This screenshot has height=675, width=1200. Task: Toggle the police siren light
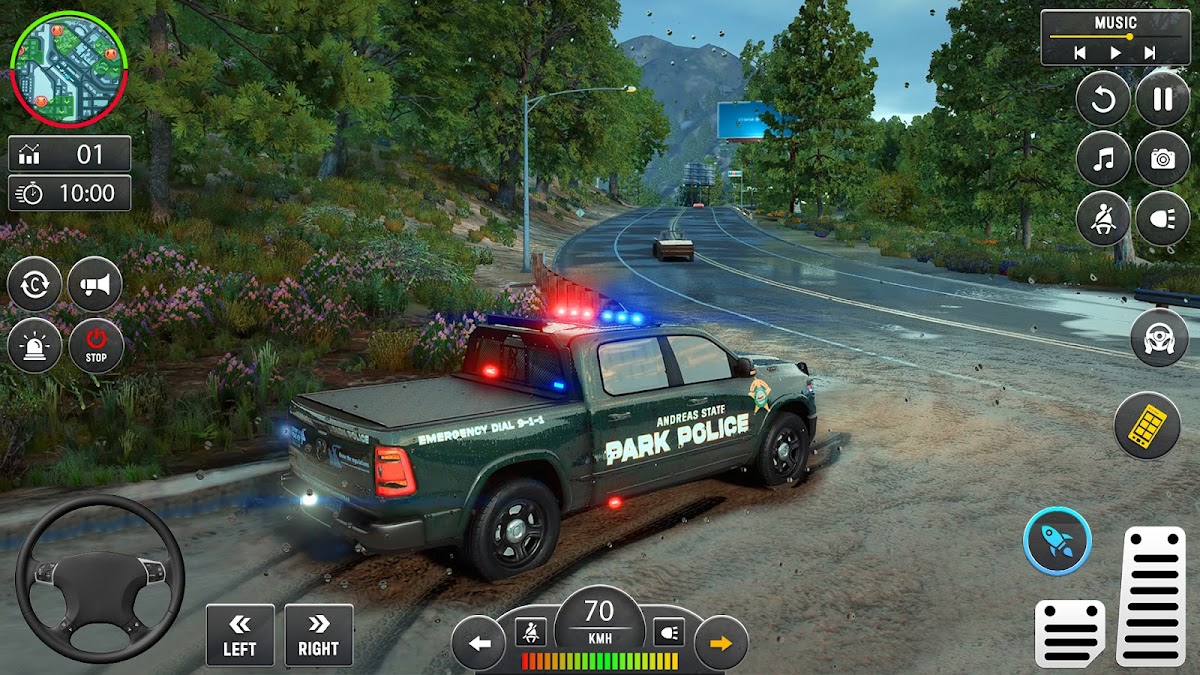point(34,346)
